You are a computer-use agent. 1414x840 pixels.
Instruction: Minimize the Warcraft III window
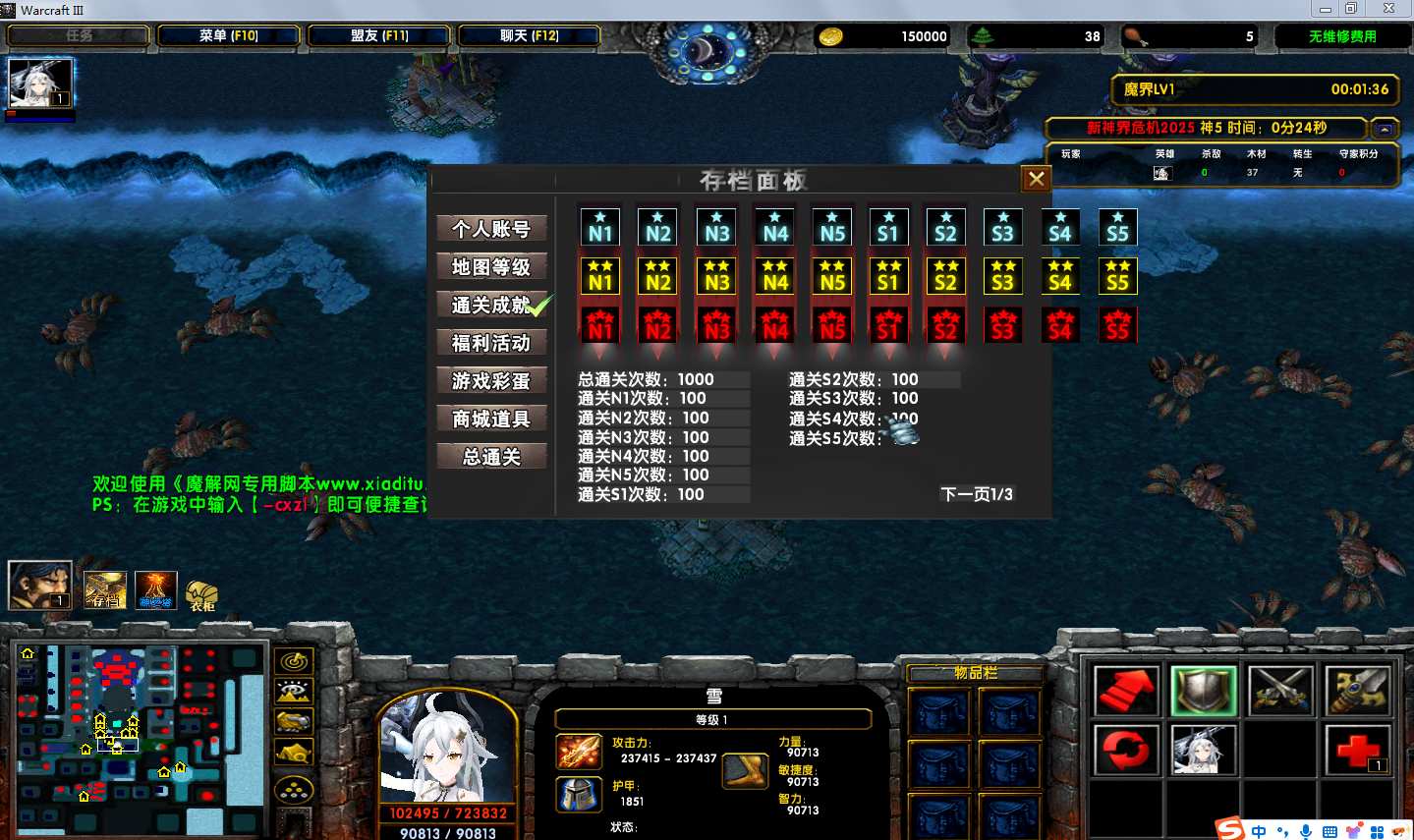1326,9
